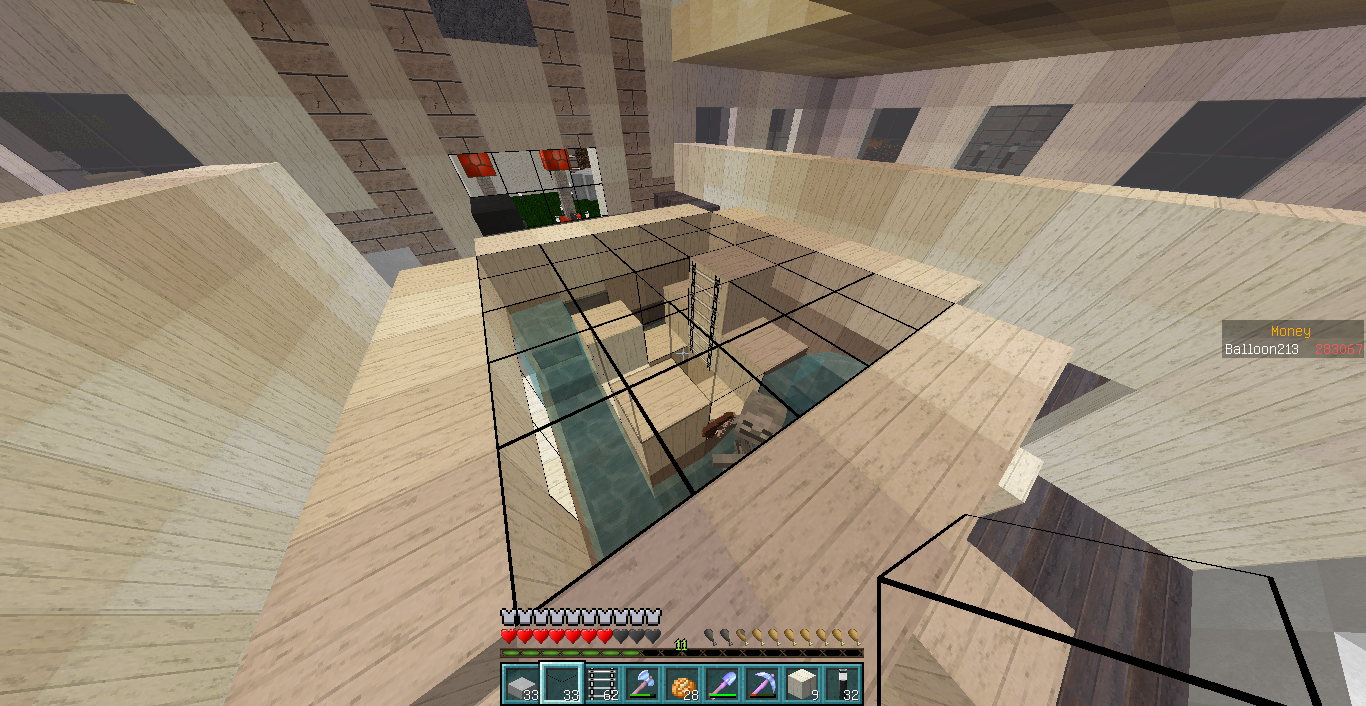Screen dimensions: 1366x706
Task: Equip the diamond shovel from the hotbar
Action: (x=722, y=685)
